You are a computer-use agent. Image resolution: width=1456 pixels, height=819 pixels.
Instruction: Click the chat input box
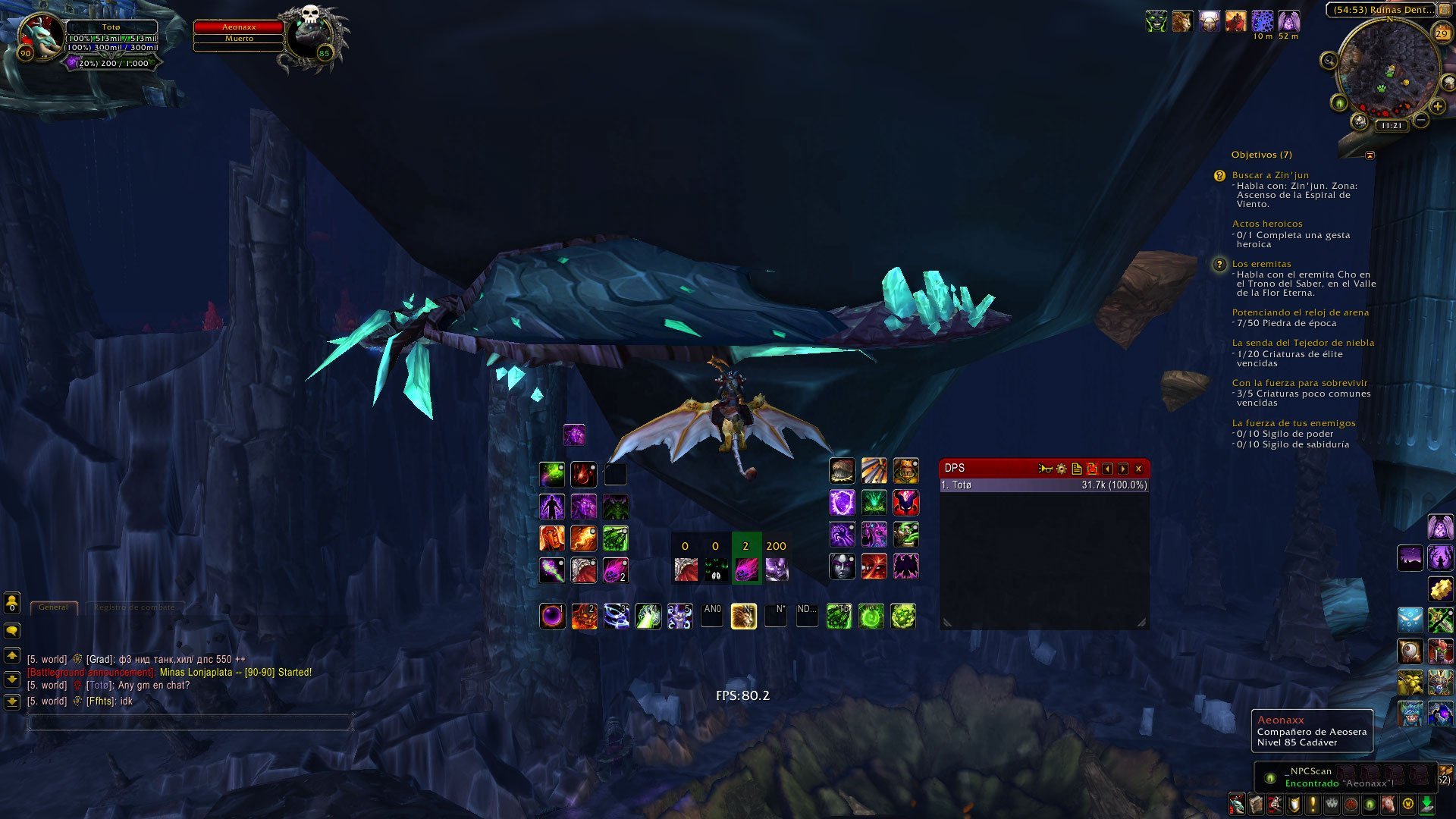click(190, 722)
